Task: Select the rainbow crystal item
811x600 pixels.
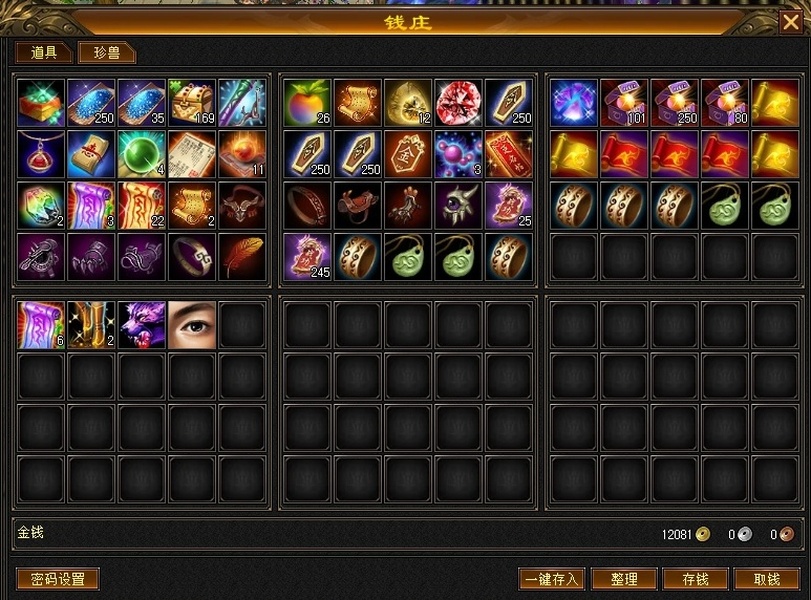Action: point(41,205)
